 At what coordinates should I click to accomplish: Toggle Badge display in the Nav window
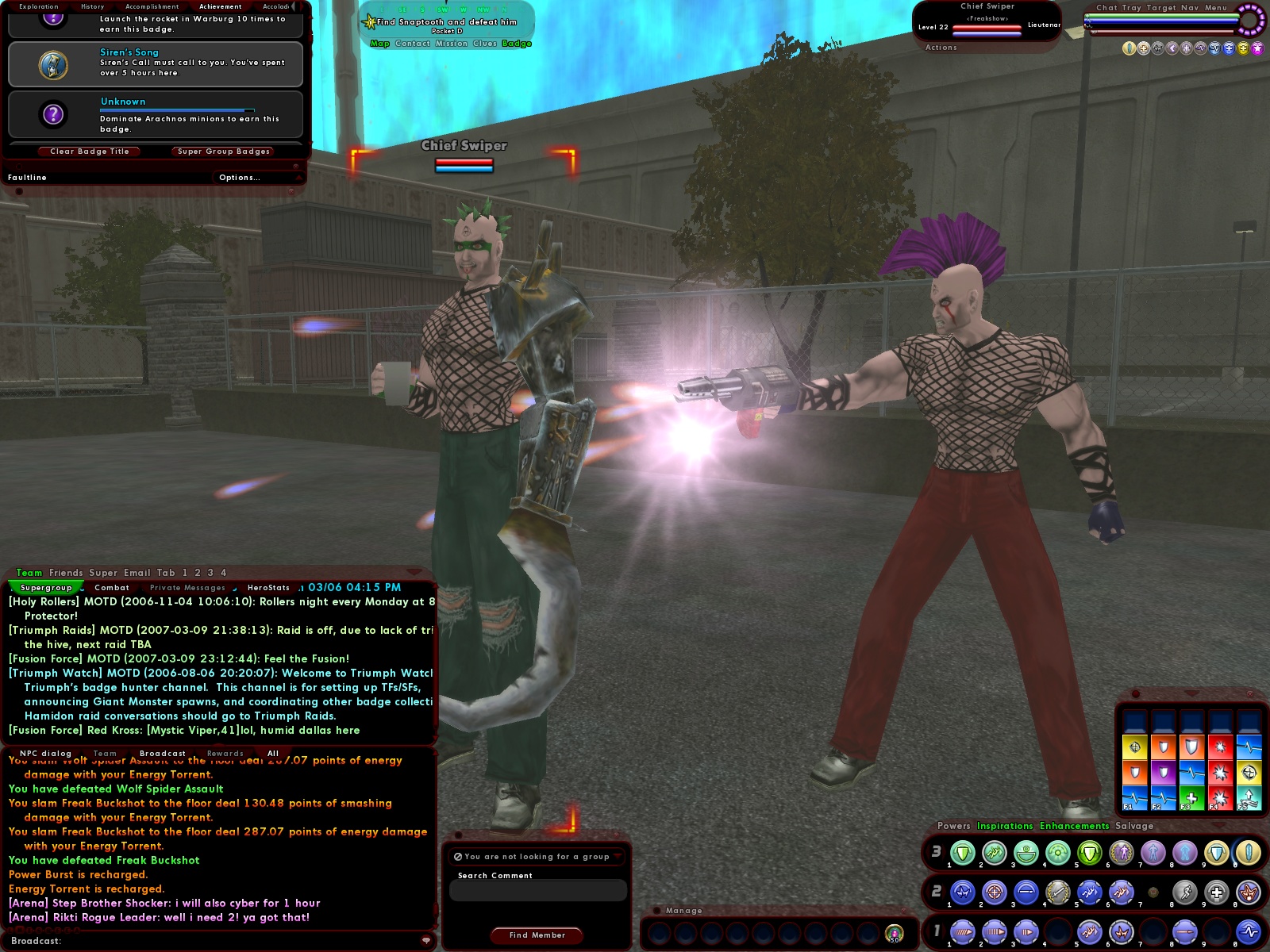[518, 44]
